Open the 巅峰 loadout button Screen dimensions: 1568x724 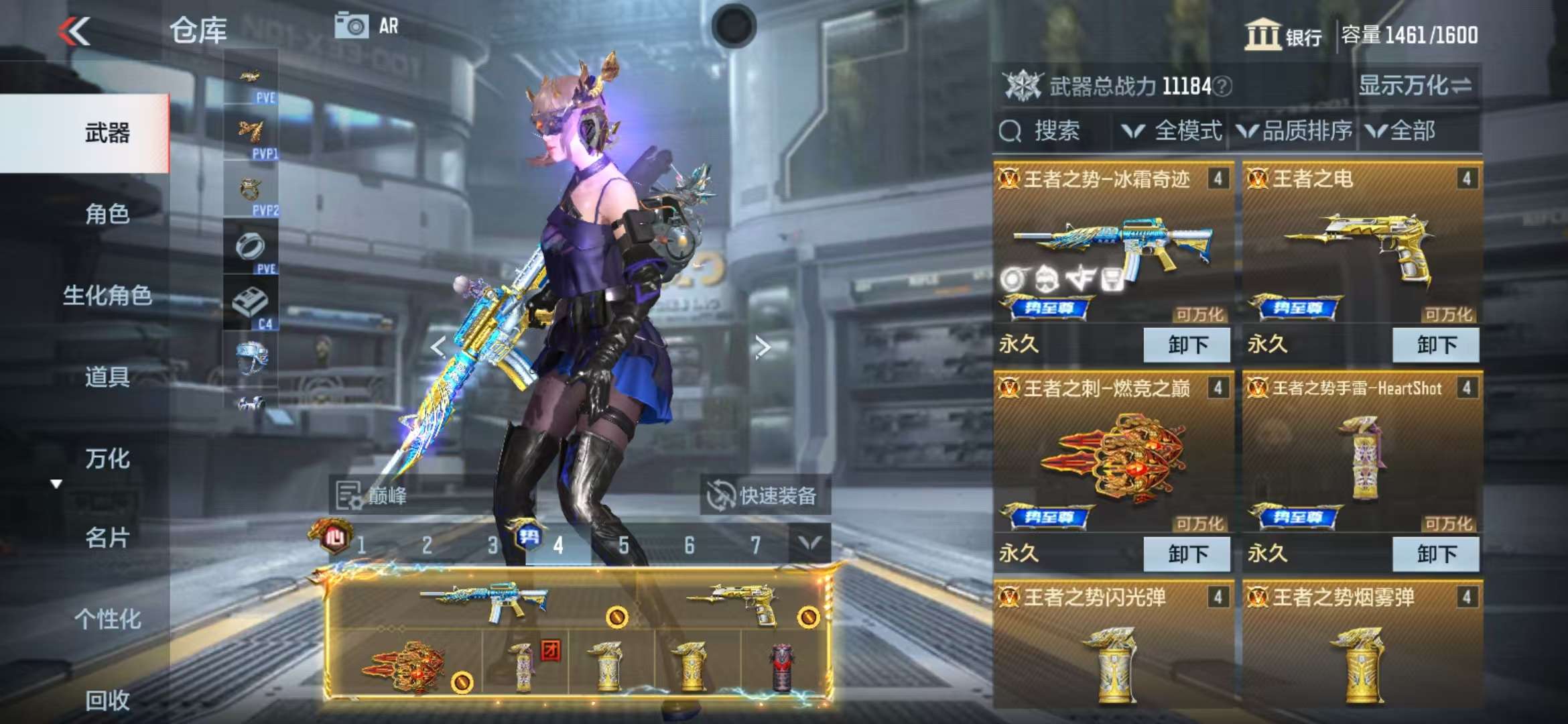pos(373,496)
